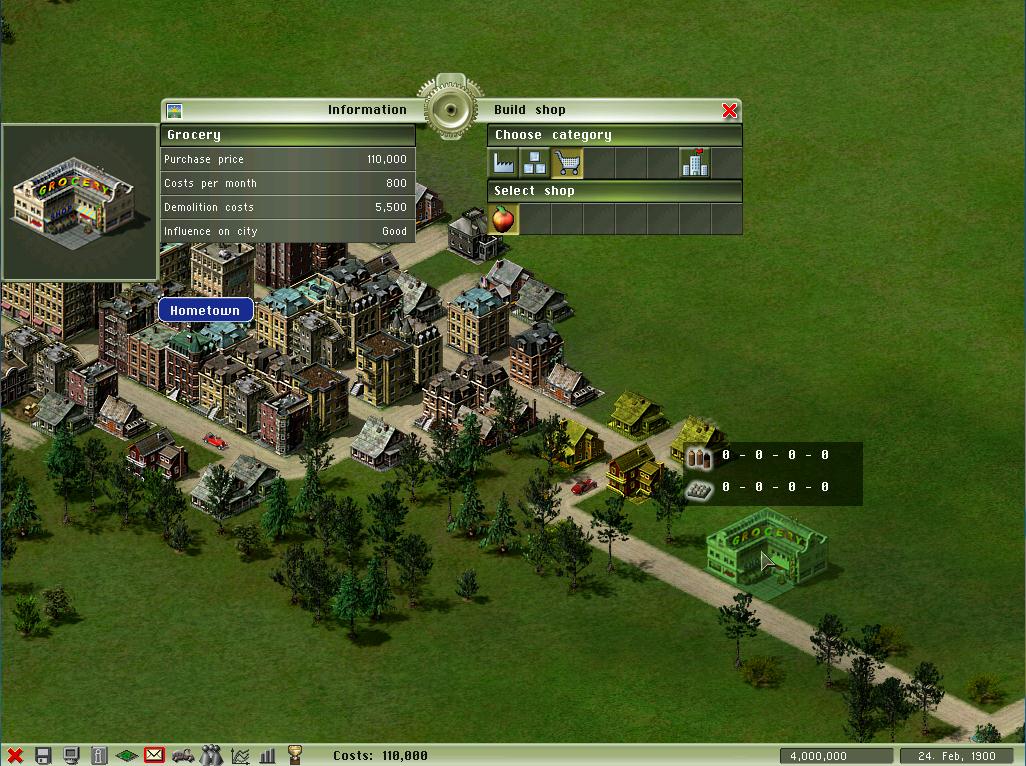Image resolution: width=1026 pixels, height=766 pixels.
Task: Select the shopping cart category
Action: click(x=567, y=163)
